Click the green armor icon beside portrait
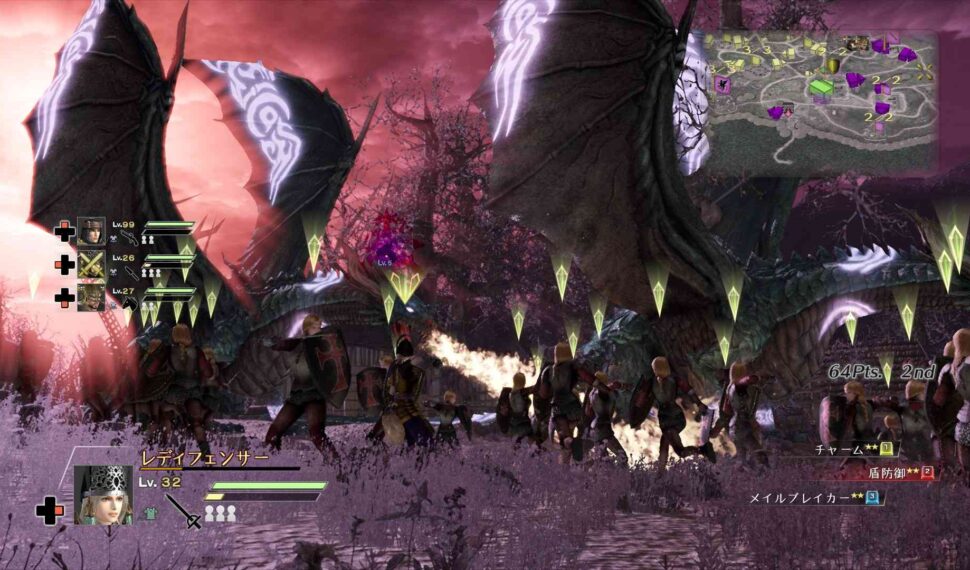 click(151, 512)
